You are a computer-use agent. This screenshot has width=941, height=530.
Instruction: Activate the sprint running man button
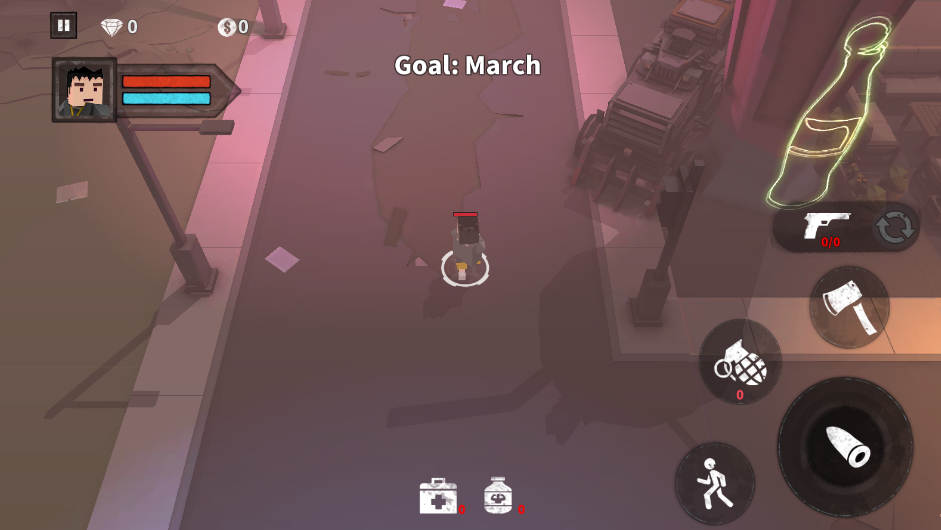[x=714, y=482]
